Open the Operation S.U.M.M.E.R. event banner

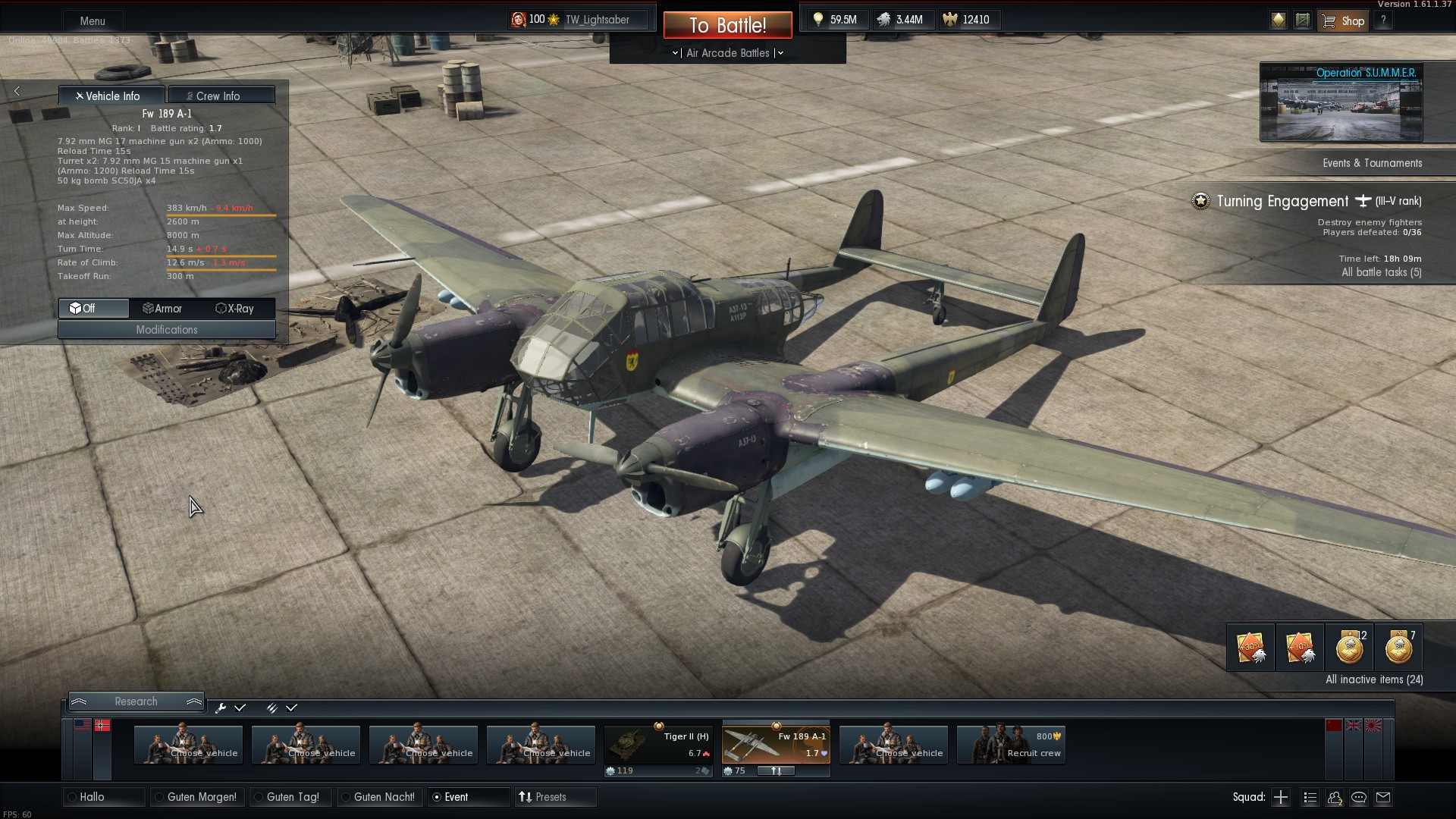(1341, 102)
